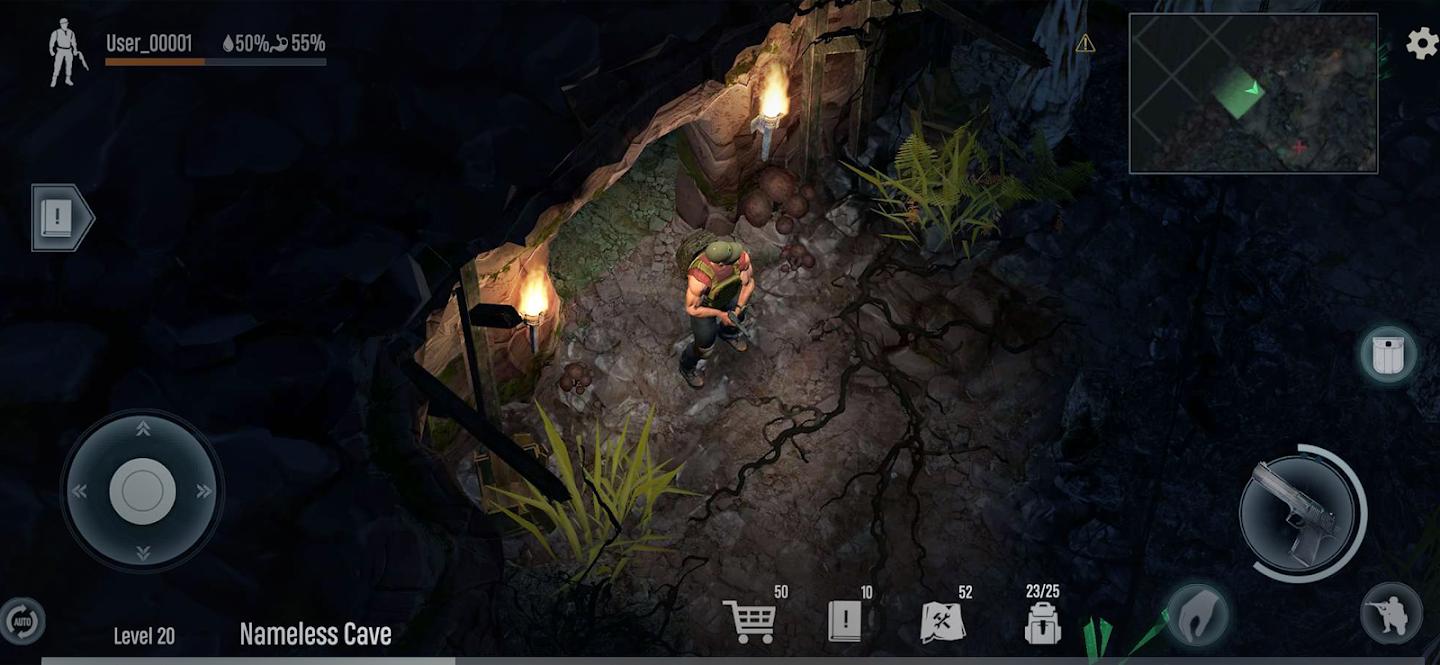Open the quest journal side tab
The image size is (1440, 665).
[x=60, y=217]
